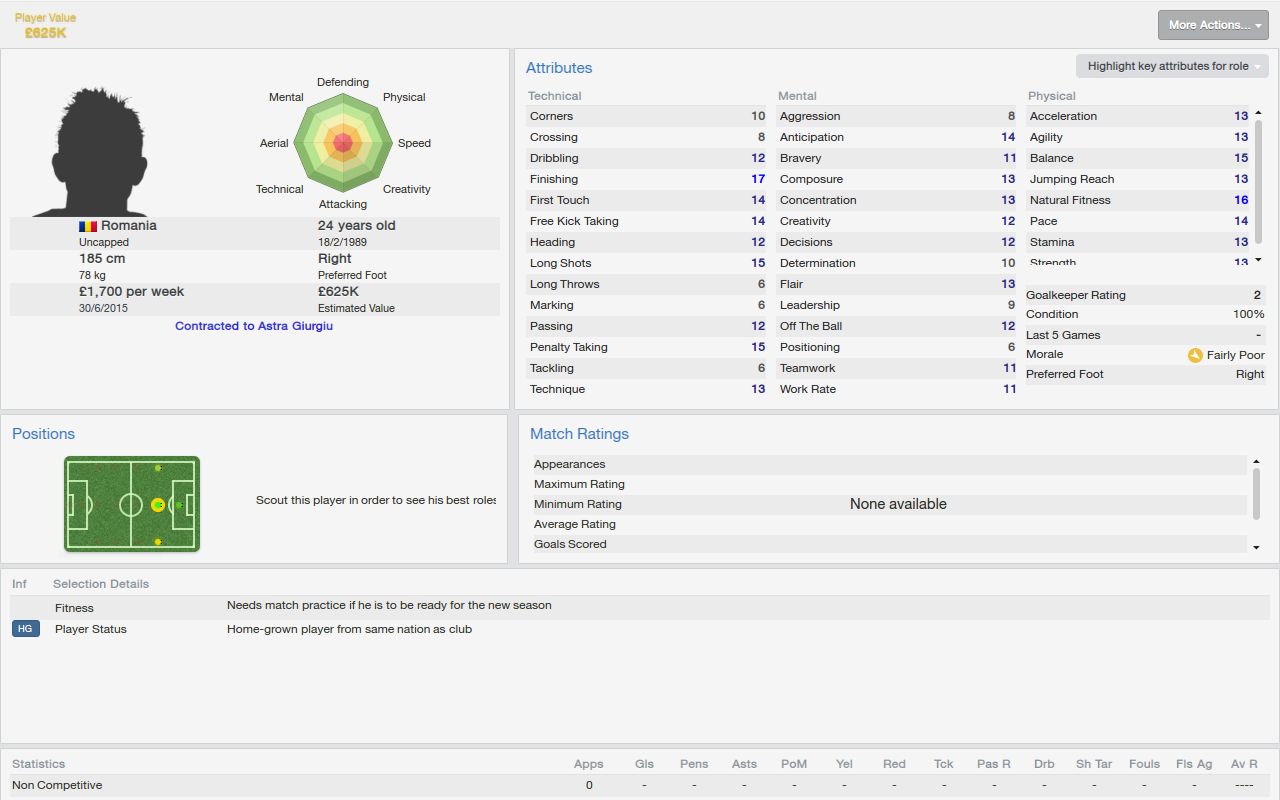Click the Positions pitch diagram
The width and height of the screenshot is (1280, 800).
point(131,503)
